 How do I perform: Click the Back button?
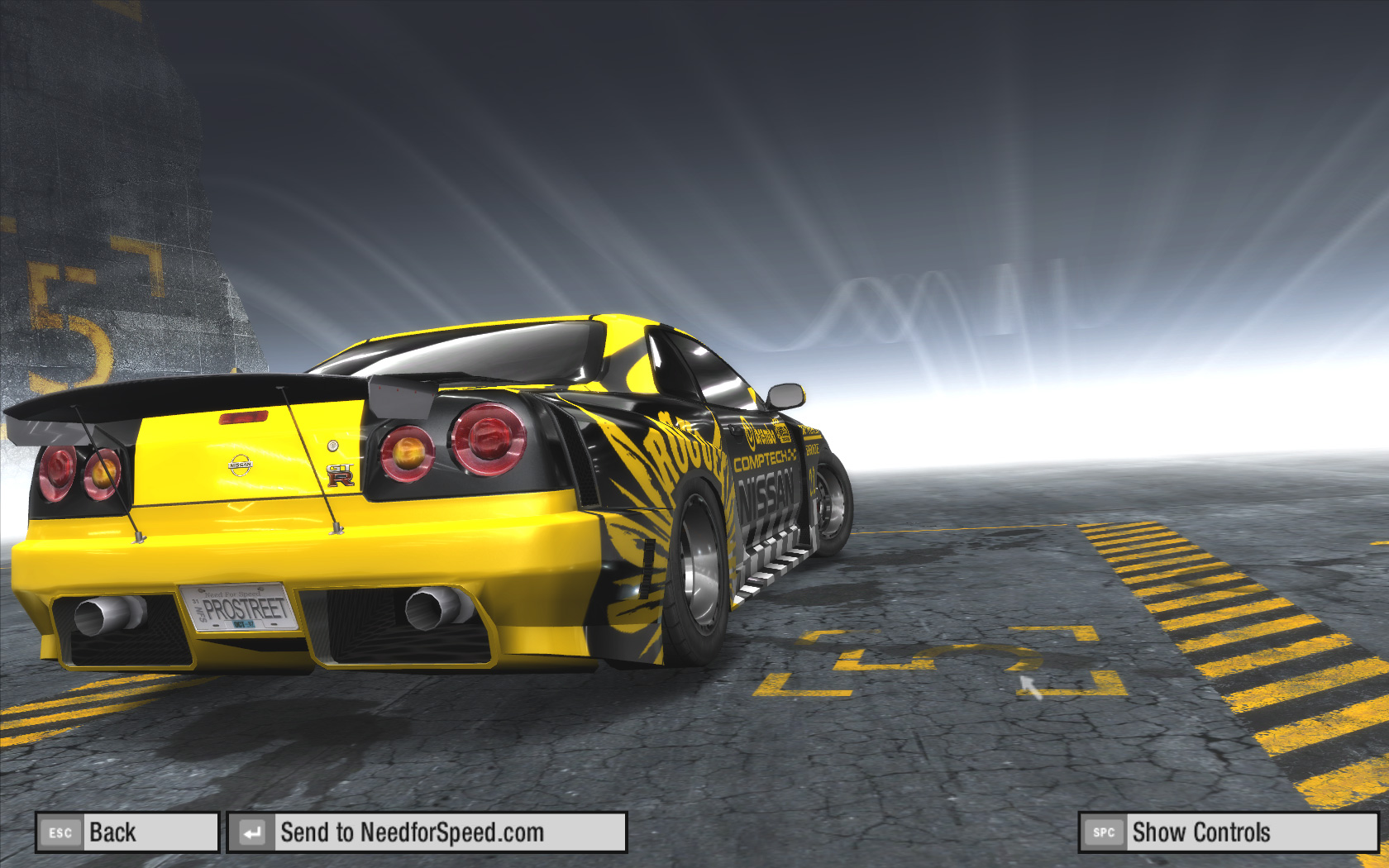pyautogui.click(x=127, y=832)
